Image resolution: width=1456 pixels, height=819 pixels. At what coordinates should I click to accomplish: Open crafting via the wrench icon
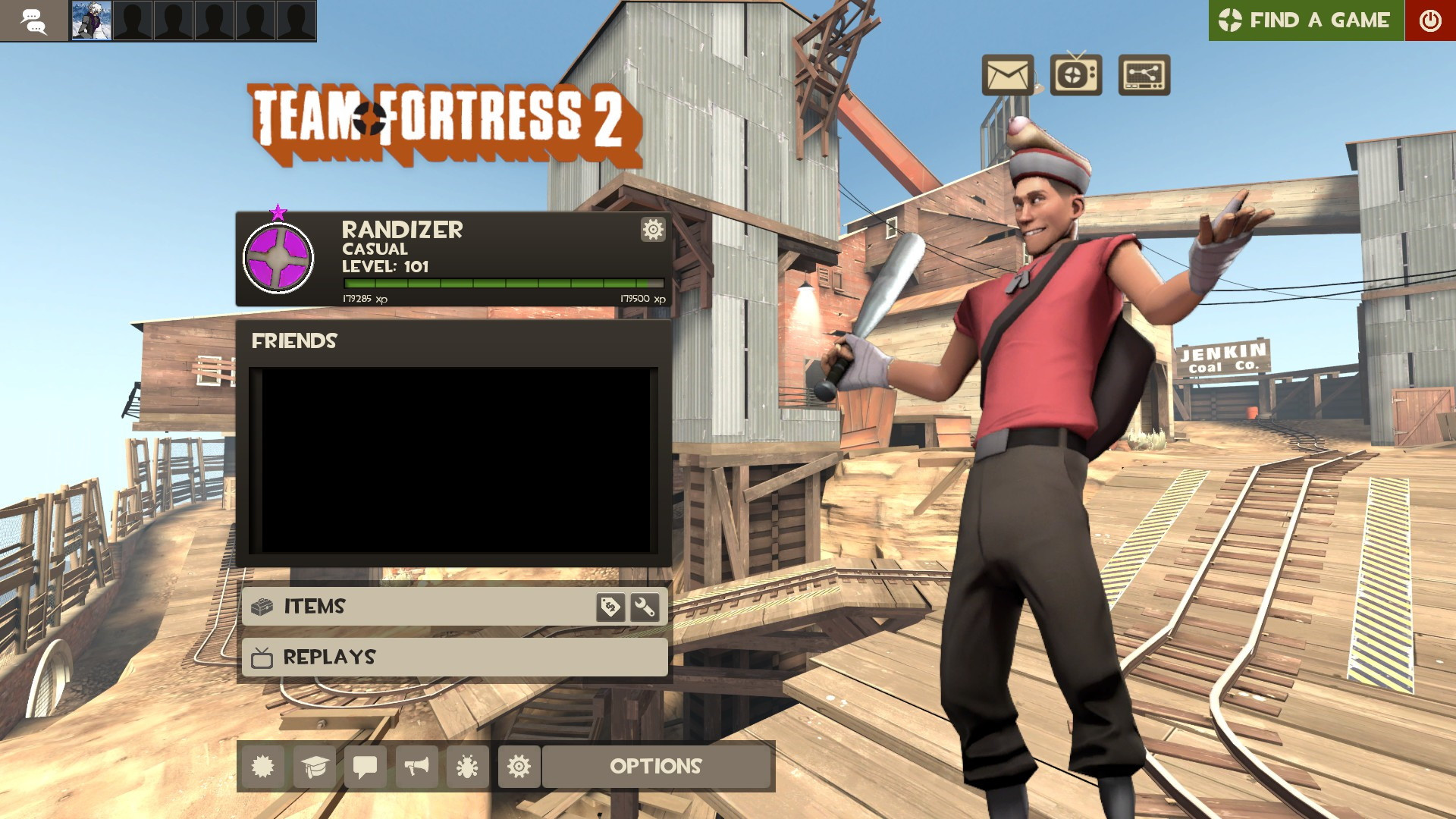tap(646, 607)
